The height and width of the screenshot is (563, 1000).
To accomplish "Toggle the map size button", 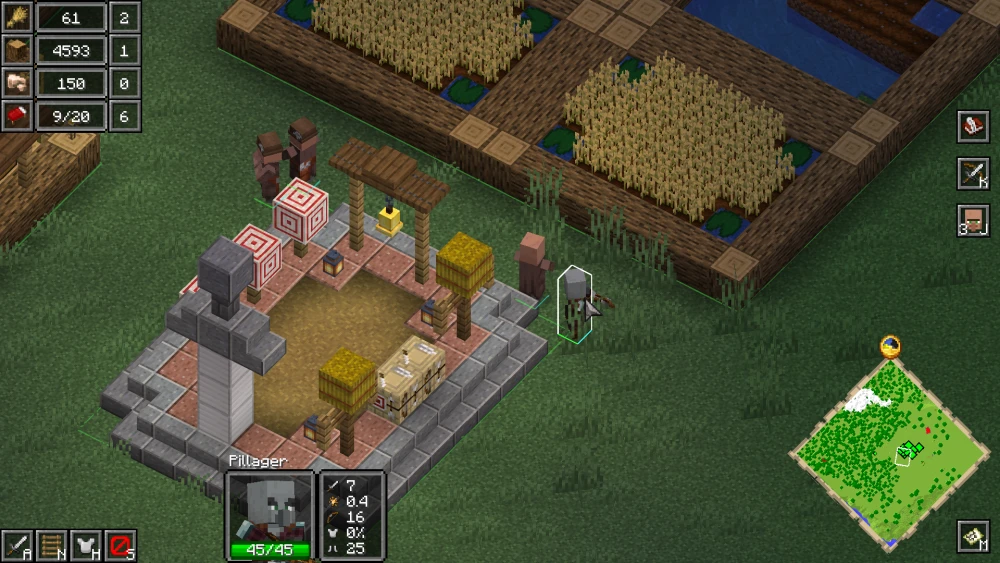I will [x=973, y=536].
